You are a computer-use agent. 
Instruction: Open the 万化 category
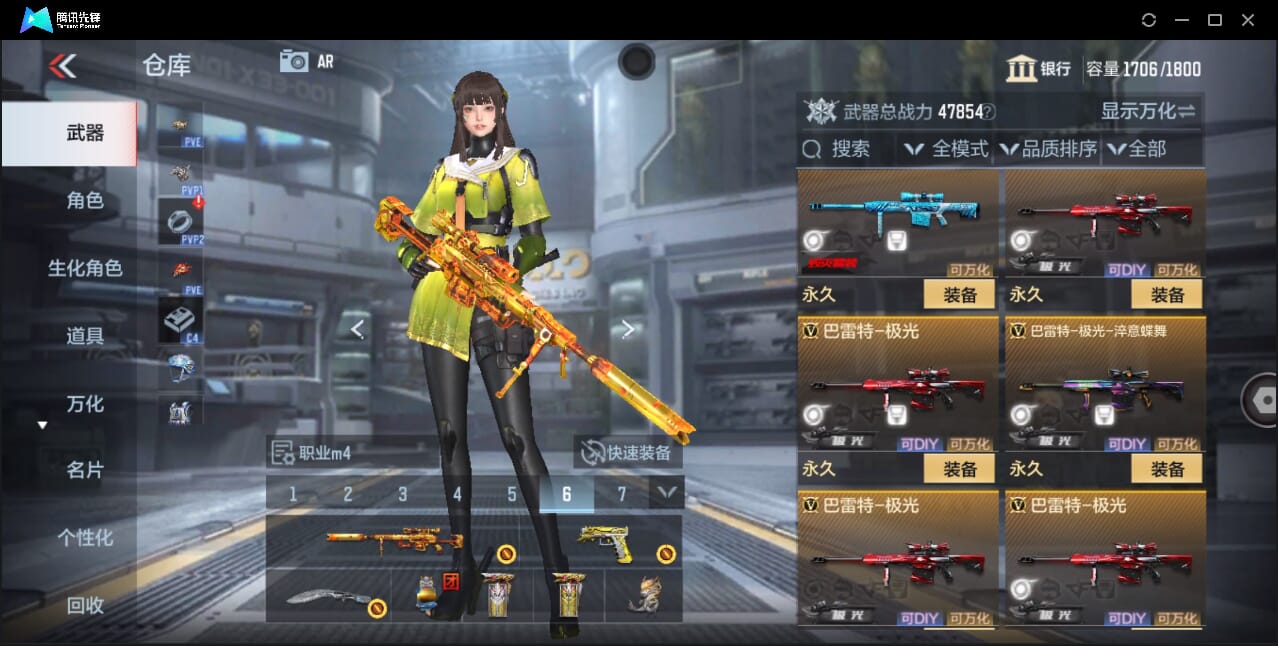85,404
